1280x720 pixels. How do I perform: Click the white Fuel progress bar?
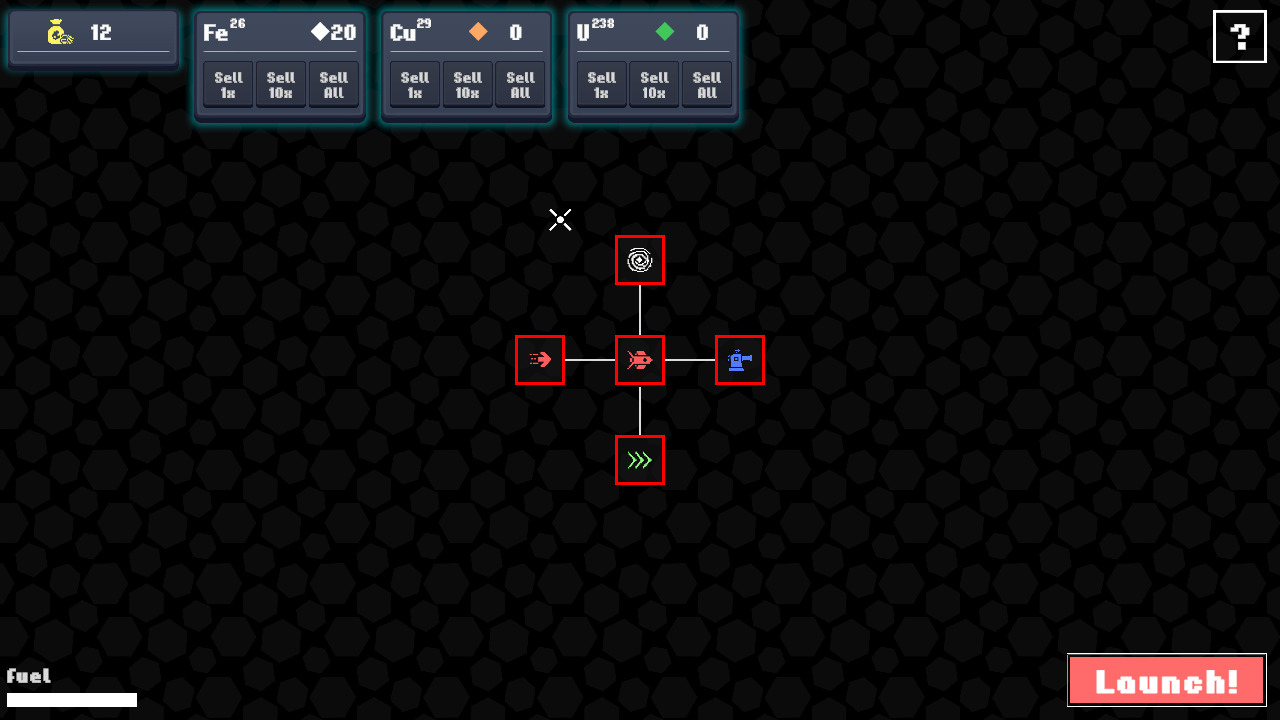(x=72, y=700)
